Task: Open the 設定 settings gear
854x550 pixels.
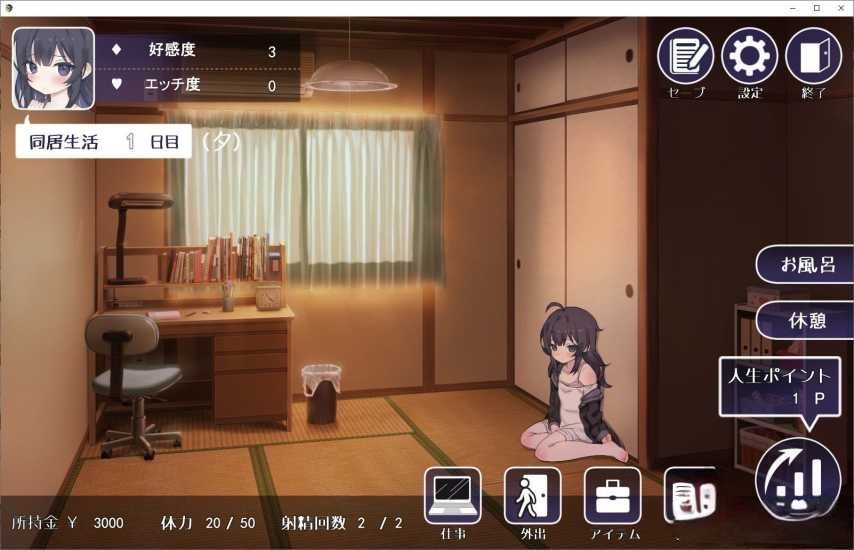Action: (x=749, y=56)
